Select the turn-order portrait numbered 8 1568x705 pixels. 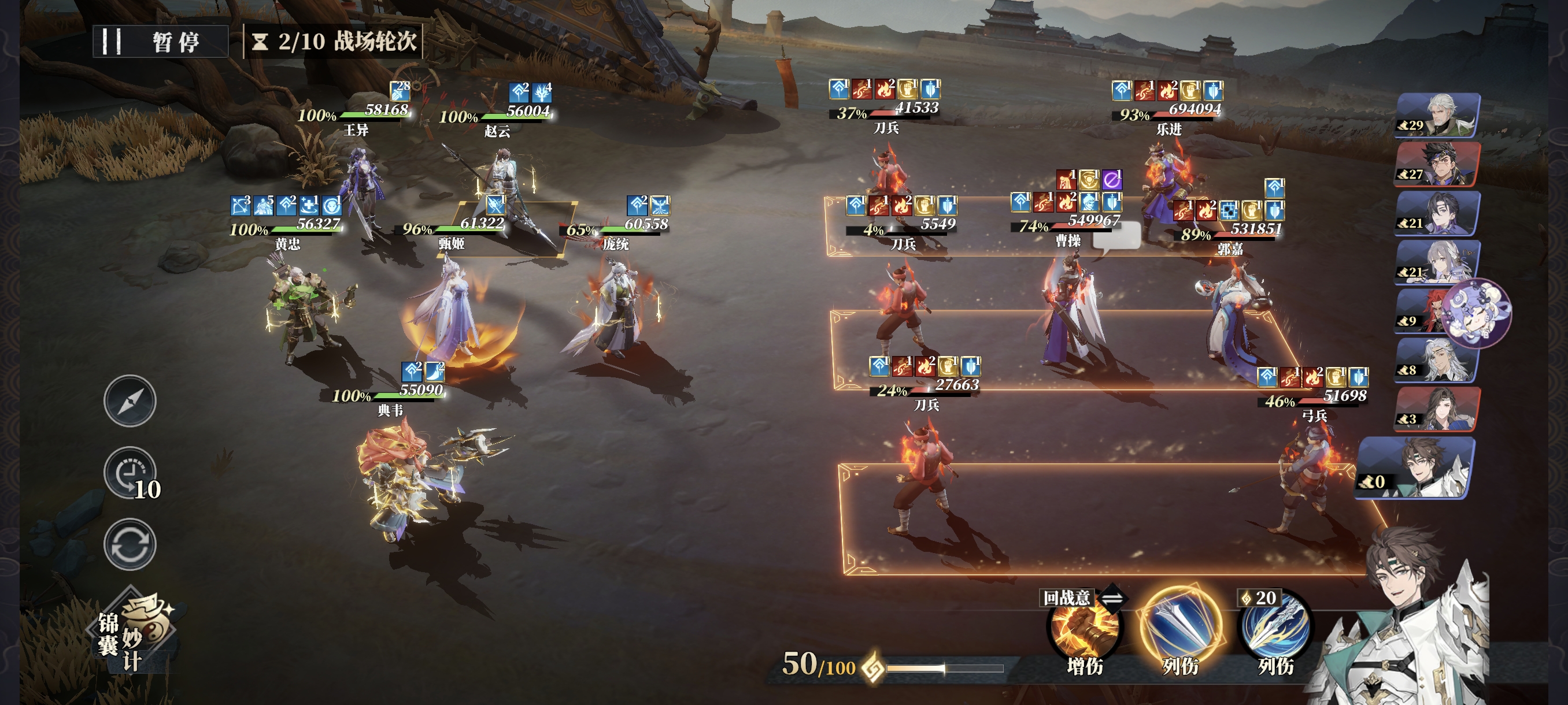tap(1437, 361)
